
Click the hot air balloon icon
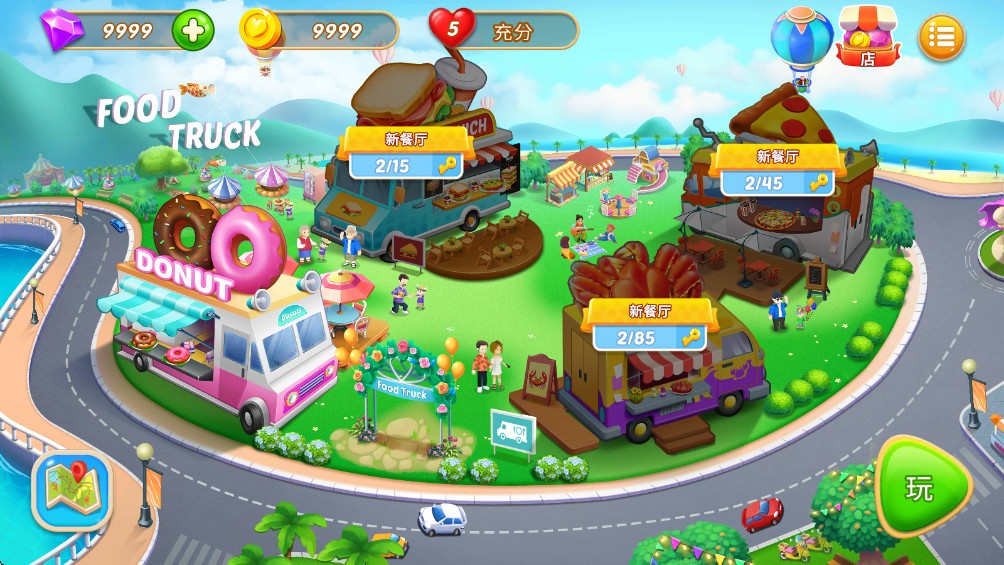click(802, 40)
